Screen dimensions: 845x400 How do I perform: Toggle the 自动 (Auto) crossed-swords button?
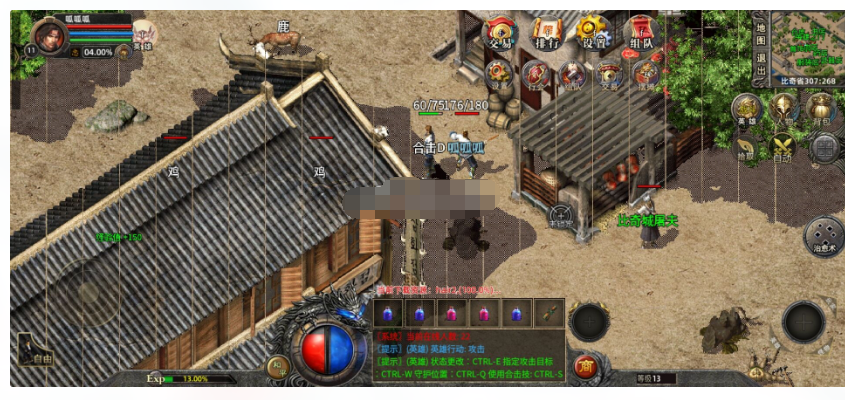click(783, 148)
